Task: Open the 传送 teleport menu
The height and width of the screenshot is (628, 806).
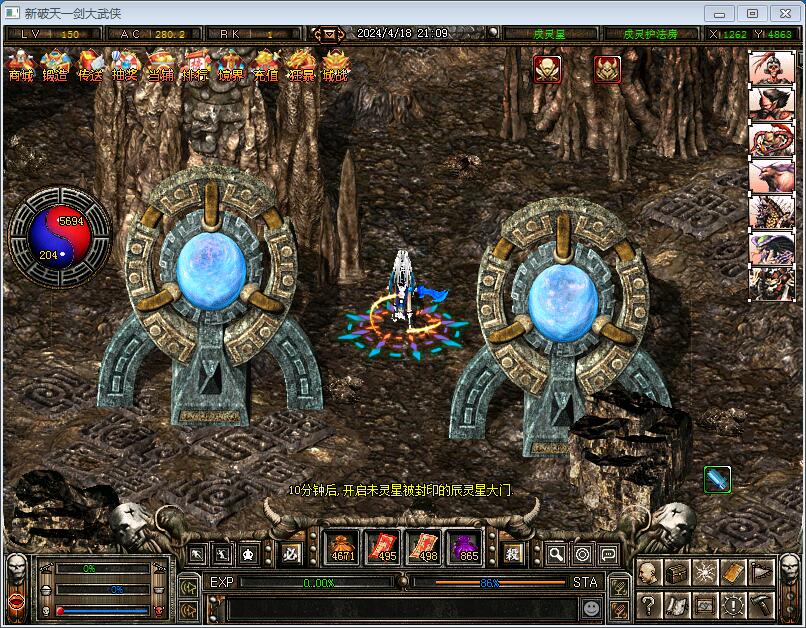Action: 90,66
